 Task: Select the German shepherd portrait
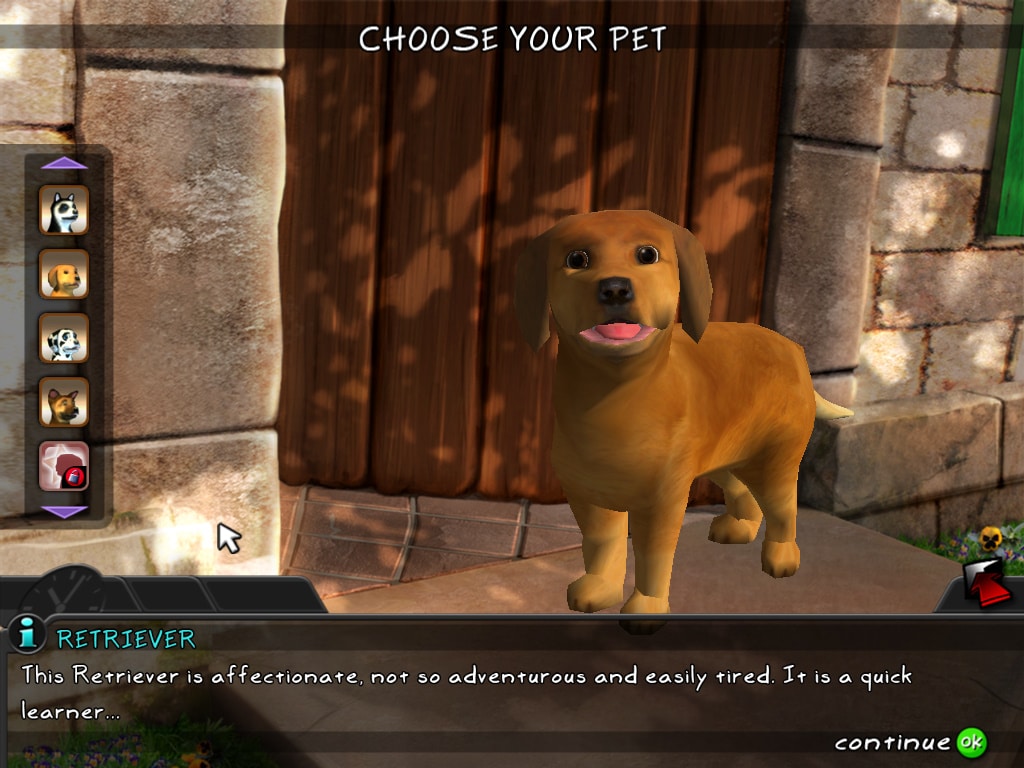click(64, 402)
